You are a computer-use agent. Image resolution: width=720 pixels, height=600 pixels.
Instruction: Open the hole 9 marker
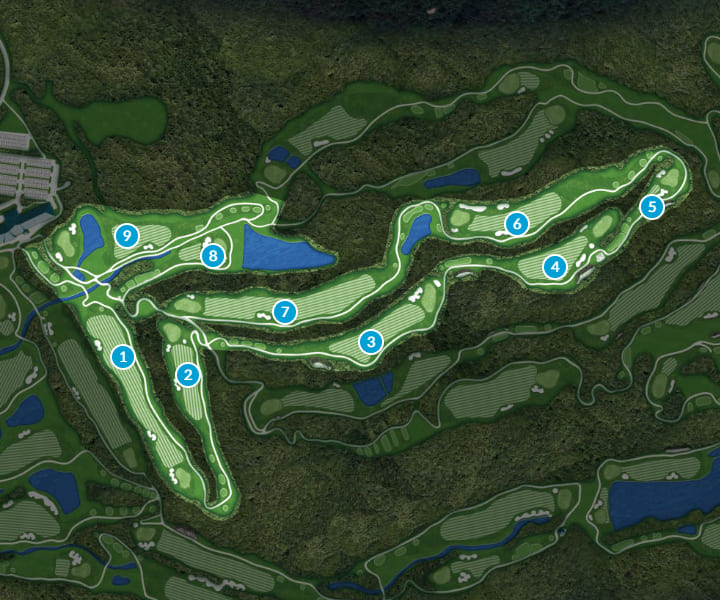click(x=126, y=236)
